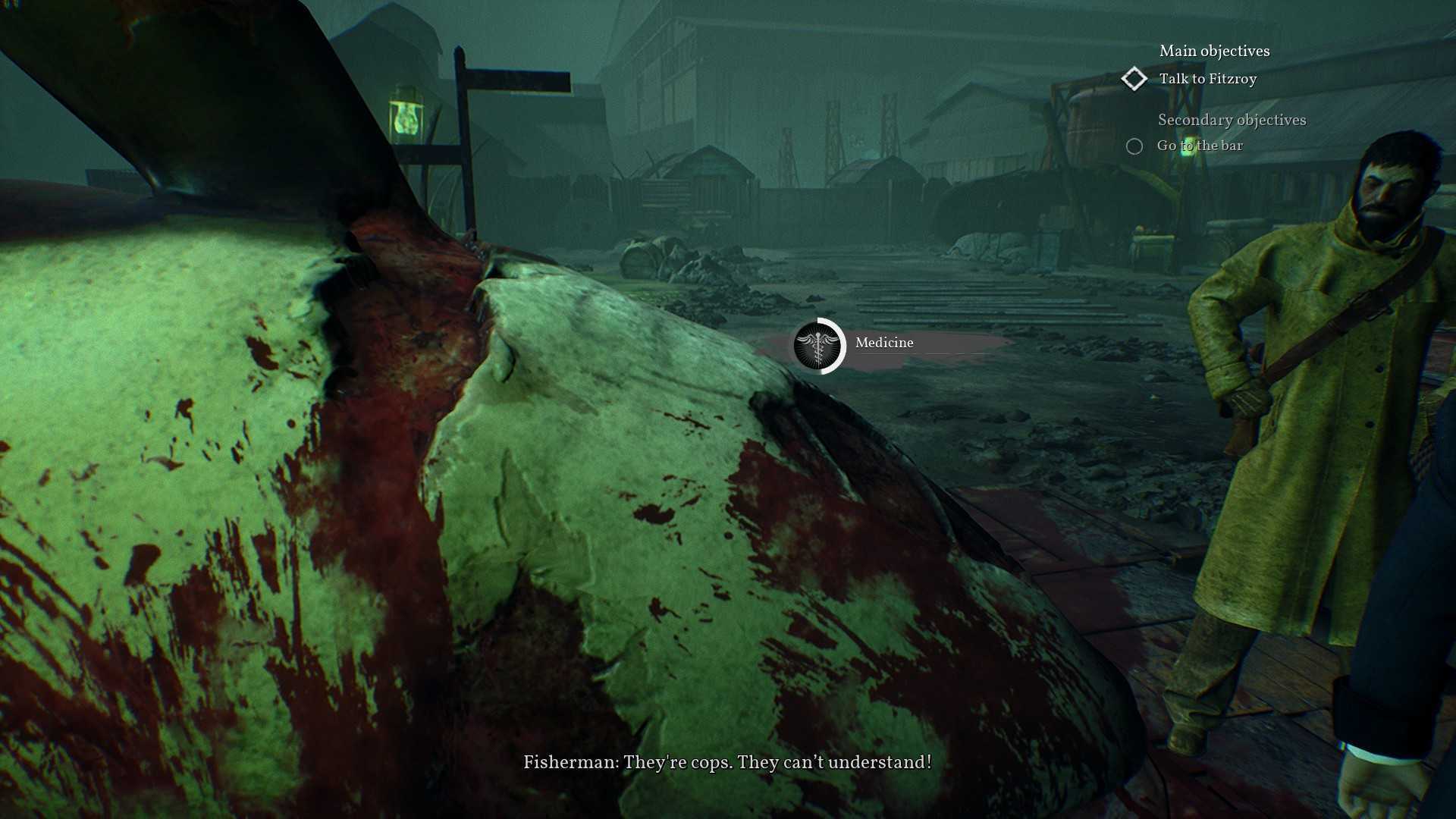1456x819 pixels.
Task: Click the Talk to Fitzroy main objective
Action: 1207,79
